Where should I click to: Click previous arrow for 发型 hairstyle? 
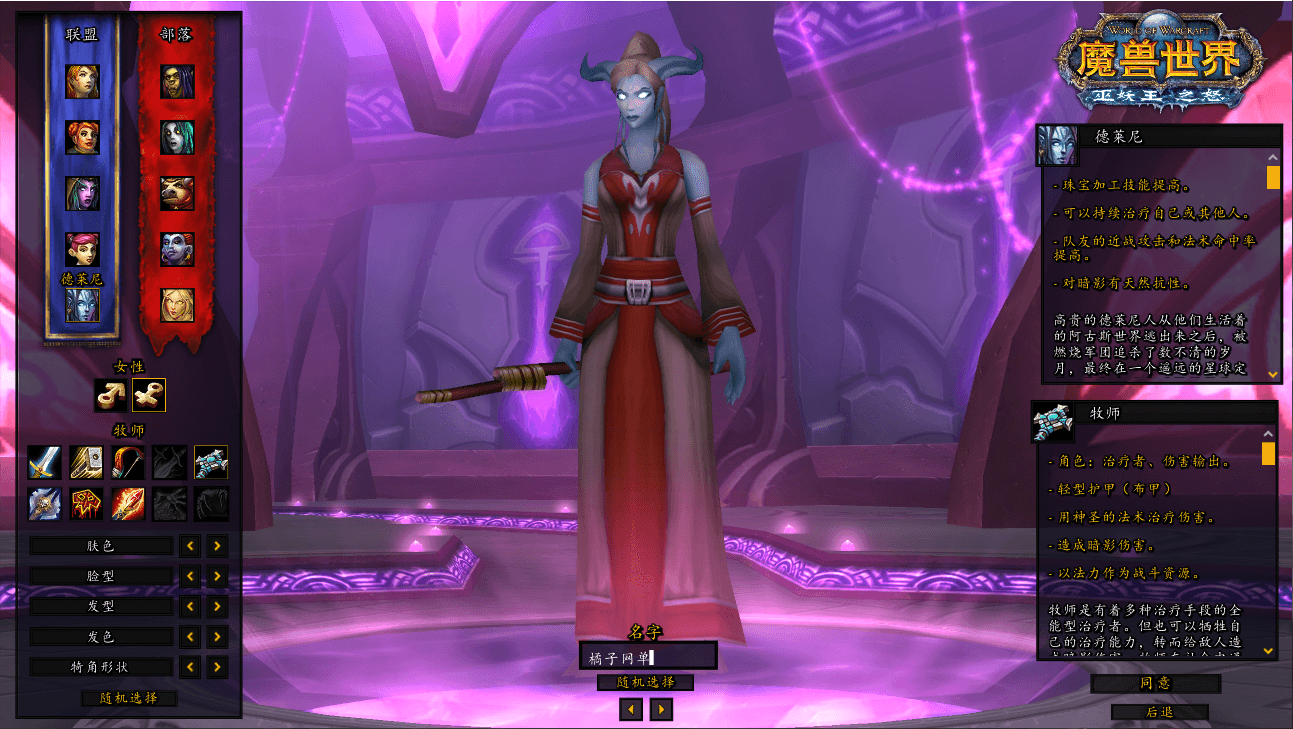(189, 607)
